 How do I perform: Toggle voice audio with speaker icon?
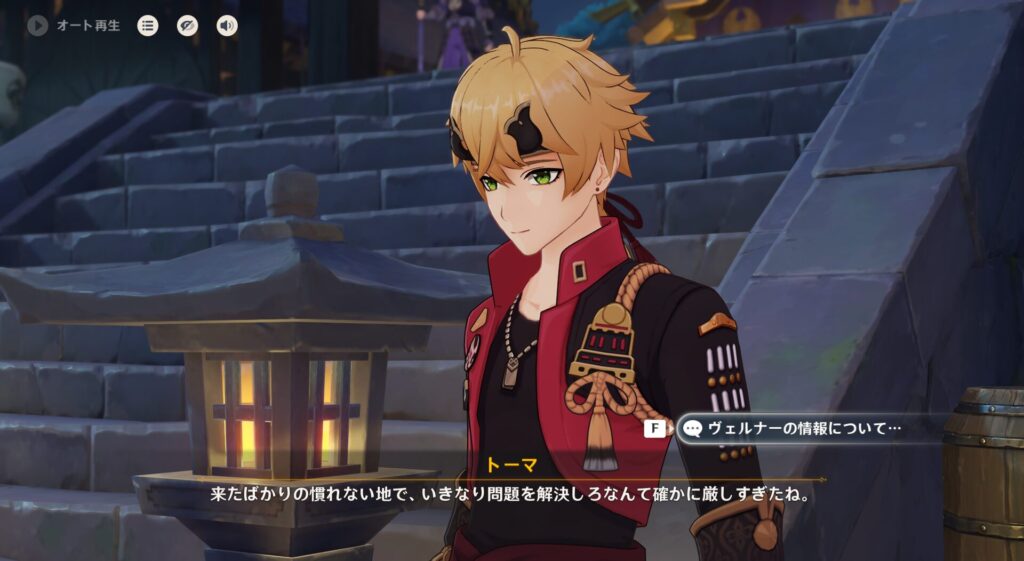pyautogui.click(x=227, y=26)
